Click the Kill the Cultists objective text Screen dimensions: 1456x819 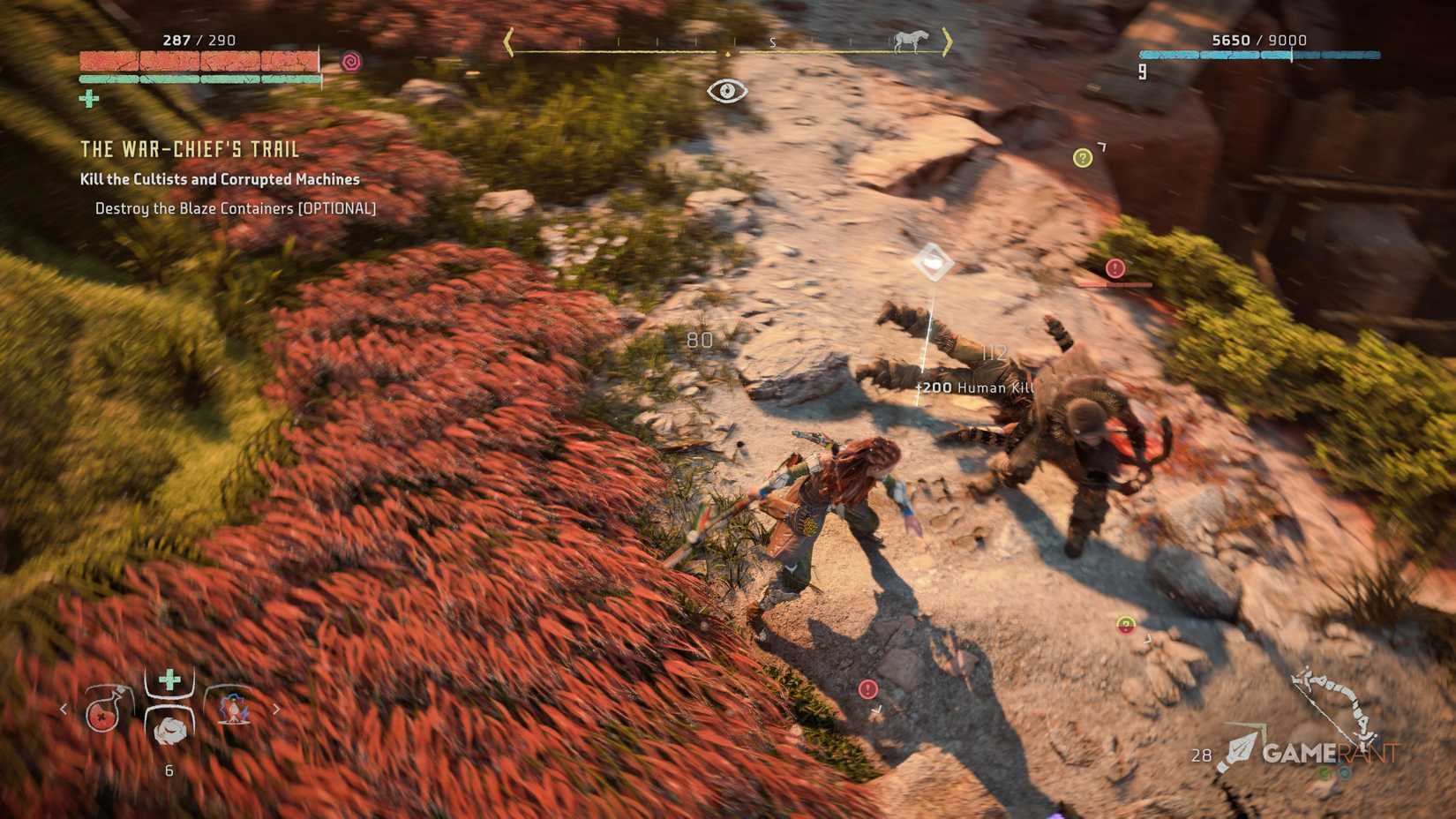coord(219,179)
